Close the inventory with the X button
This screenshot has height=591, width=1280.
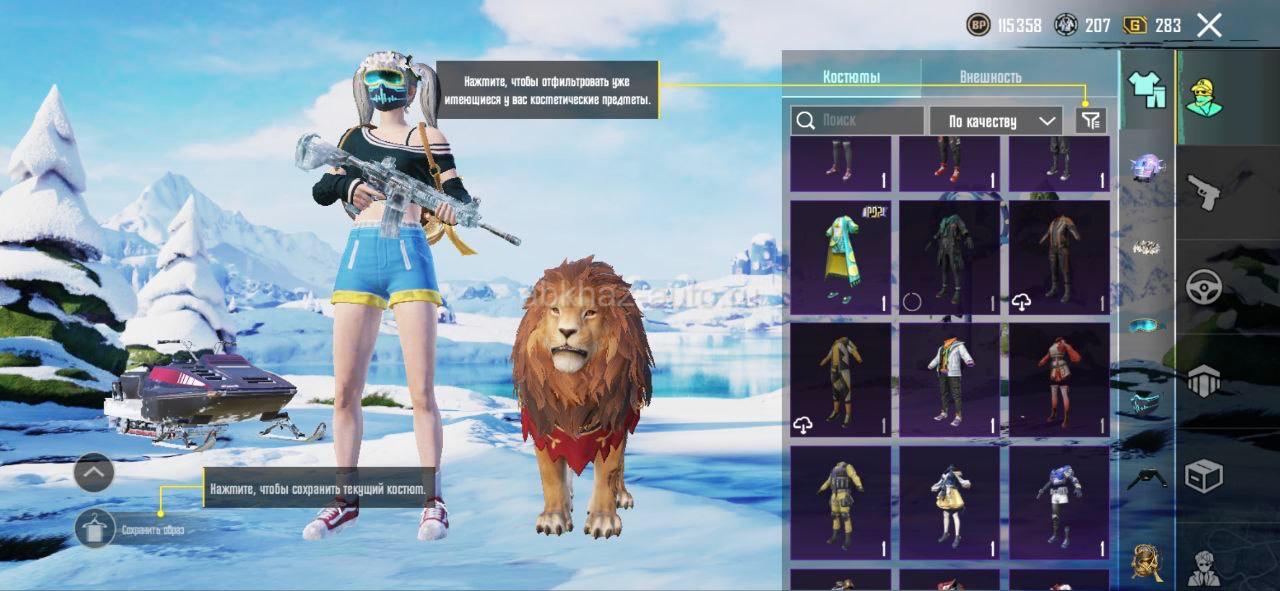[x=1209, y=26]
